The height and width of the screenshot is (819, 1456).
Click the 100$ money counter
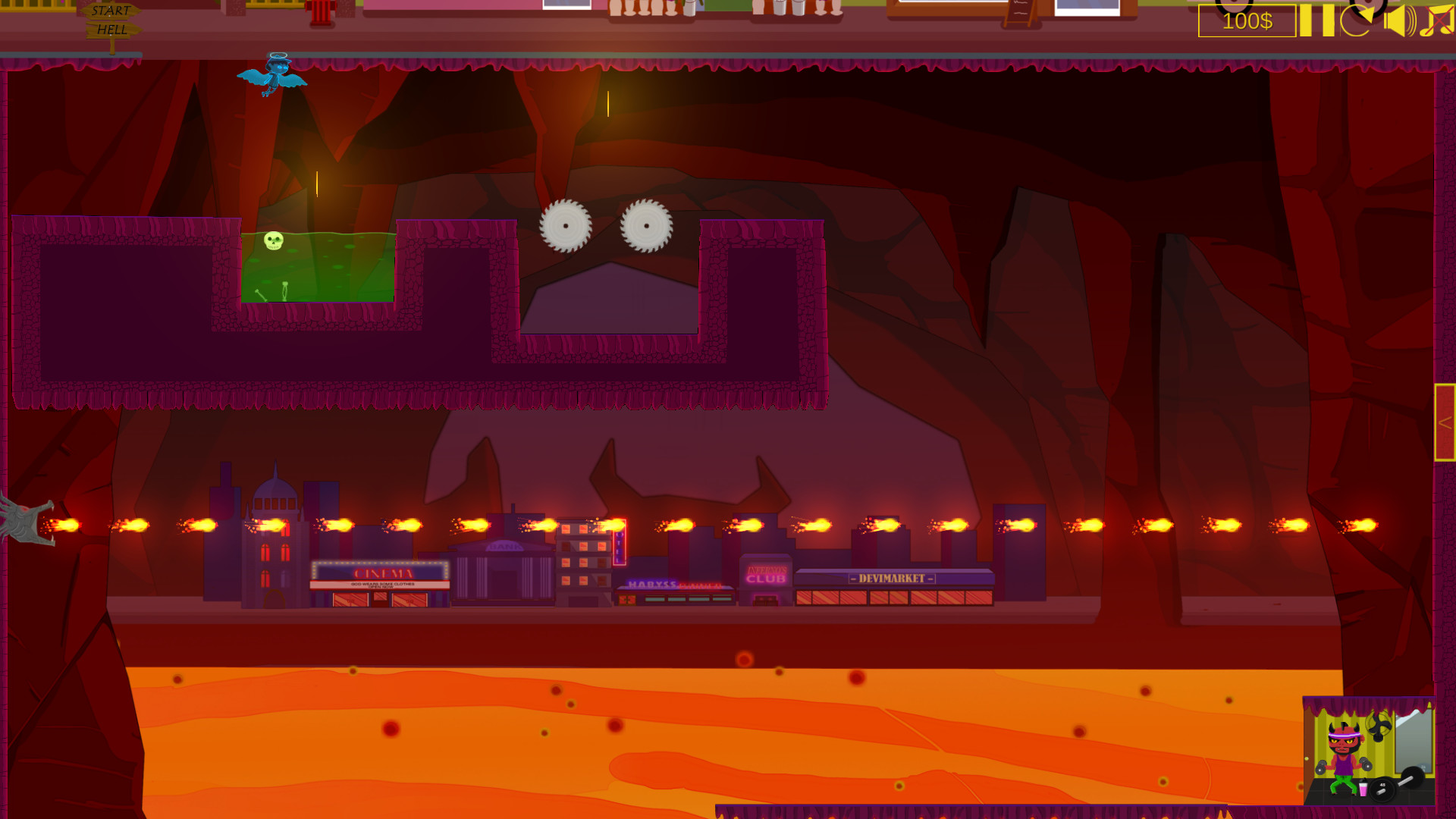tap(1246, 20)
